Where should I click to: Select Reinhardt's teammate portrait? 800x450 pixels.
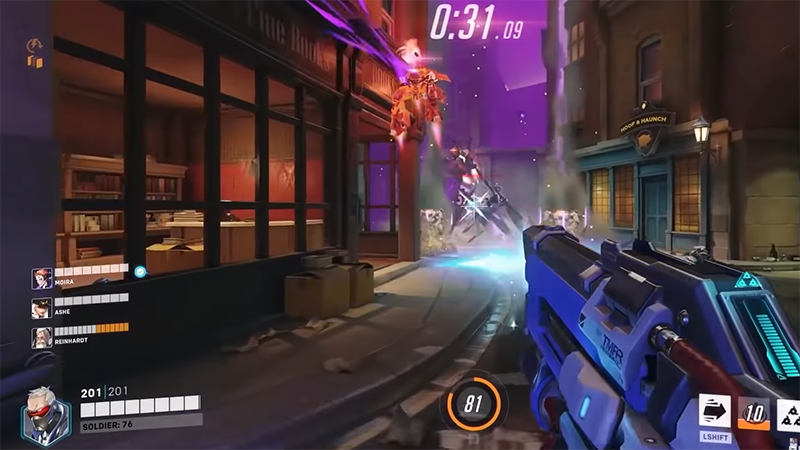tap(41, 337)
